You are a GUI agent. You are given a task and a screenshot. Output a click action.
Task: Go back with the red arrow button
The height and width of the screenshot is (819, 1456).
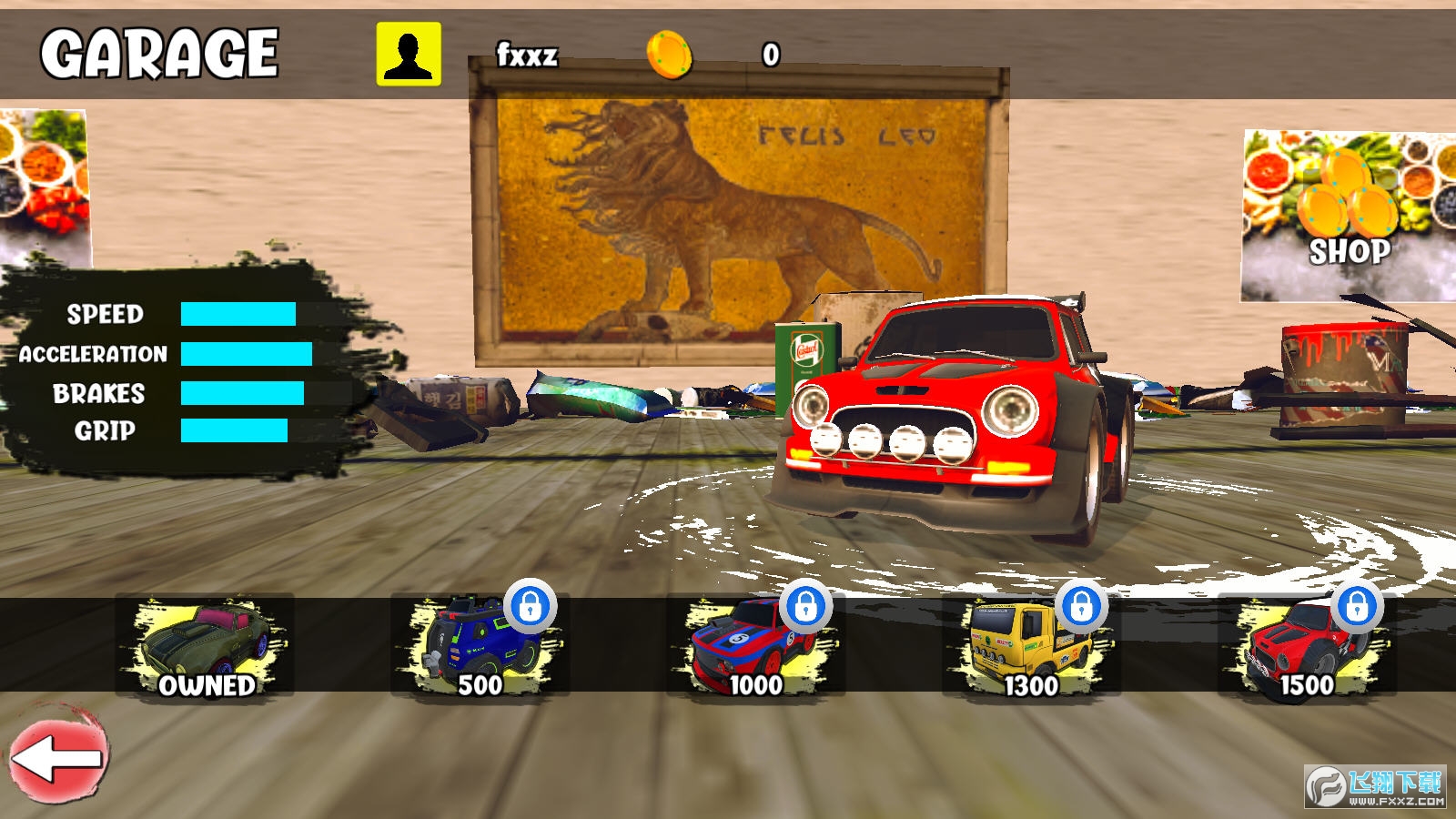pyautogui.click(x=58, y=756)
